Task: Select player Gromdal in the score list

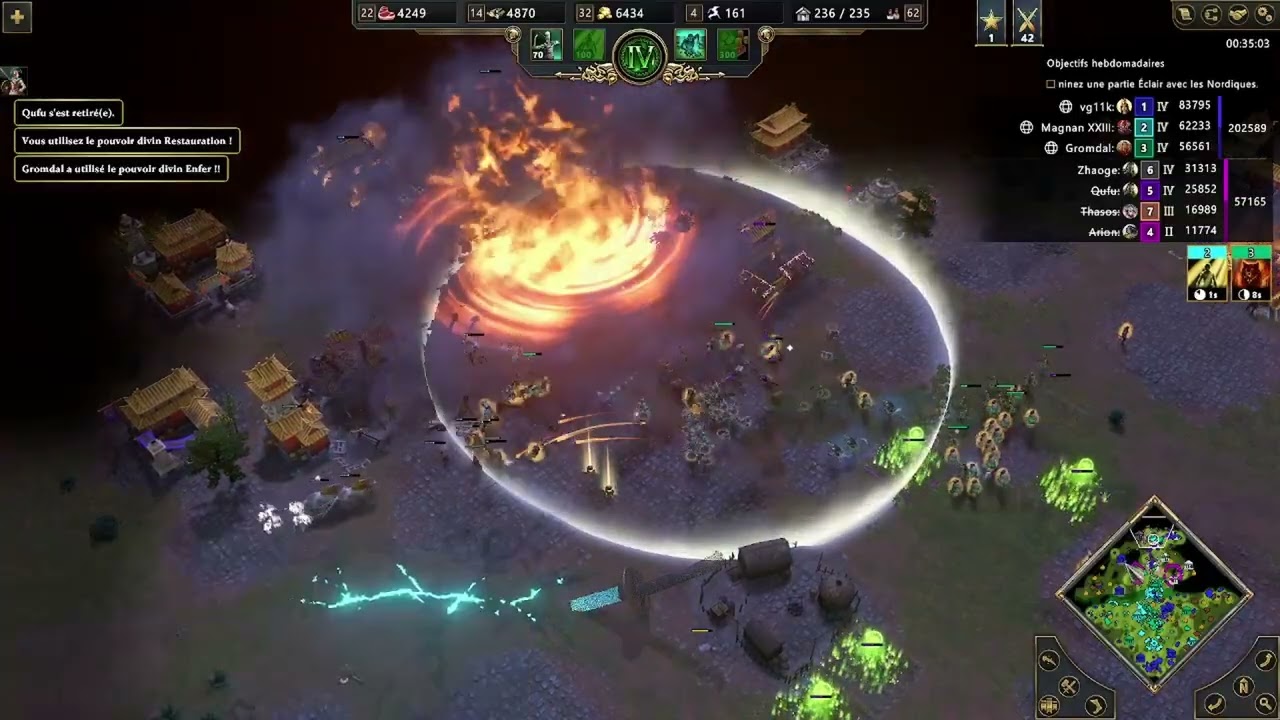Action: (1089, 148)
